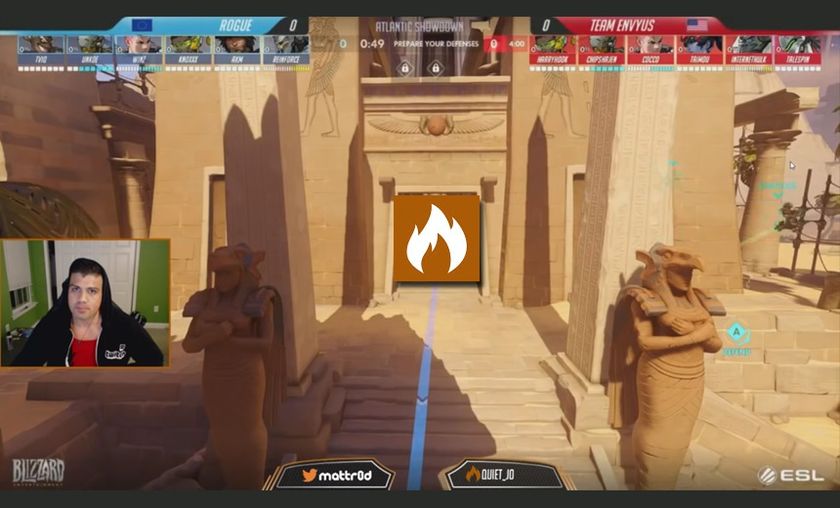Screen dimensions: 840x508
Task: Select Rogue player uNKOE's portrait
Action: (x=89, y=45)
